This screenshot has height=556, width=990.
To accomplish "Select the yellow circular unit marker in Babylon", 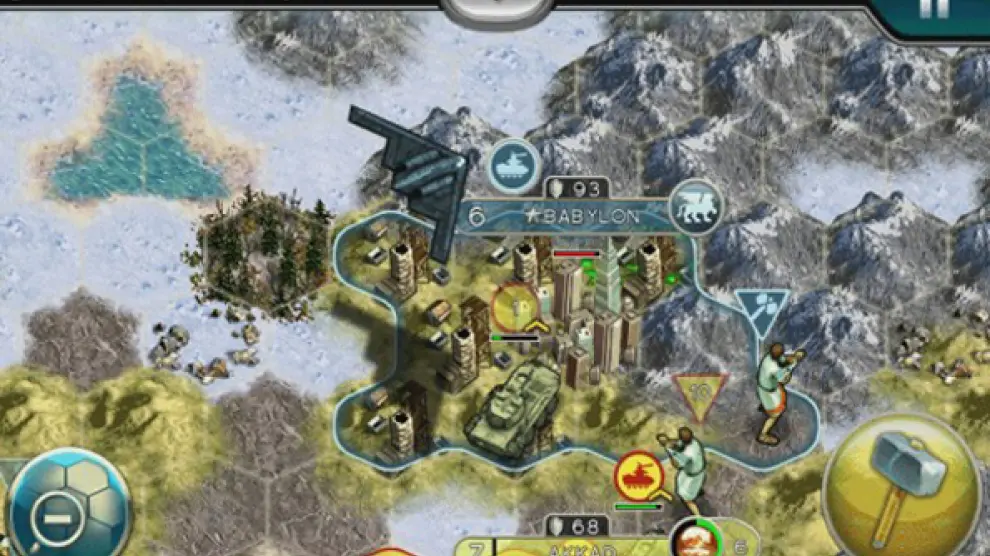I will tap(515, 308).
